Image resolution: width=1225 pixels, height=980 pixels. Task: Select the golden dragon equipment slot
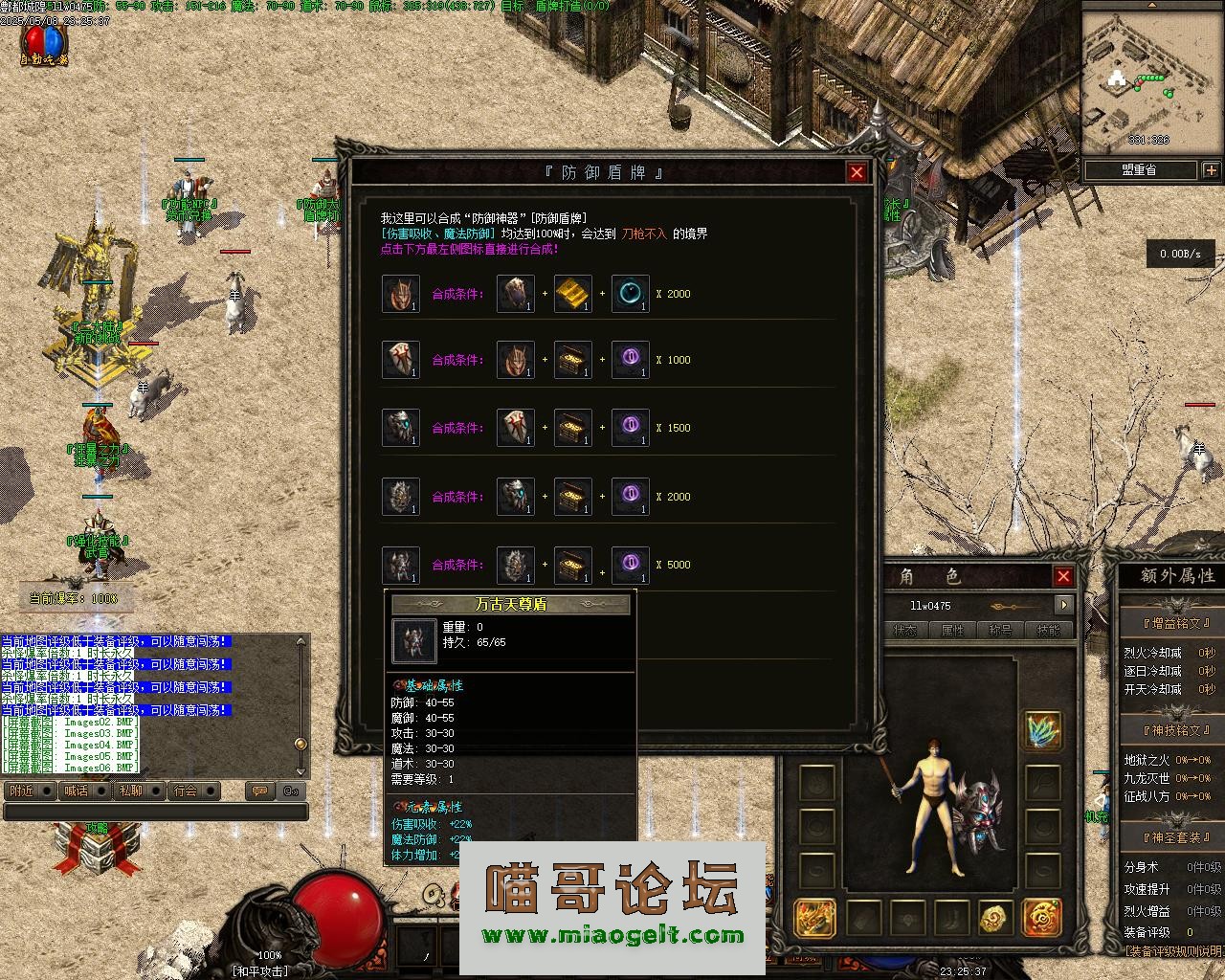point(814,919)
